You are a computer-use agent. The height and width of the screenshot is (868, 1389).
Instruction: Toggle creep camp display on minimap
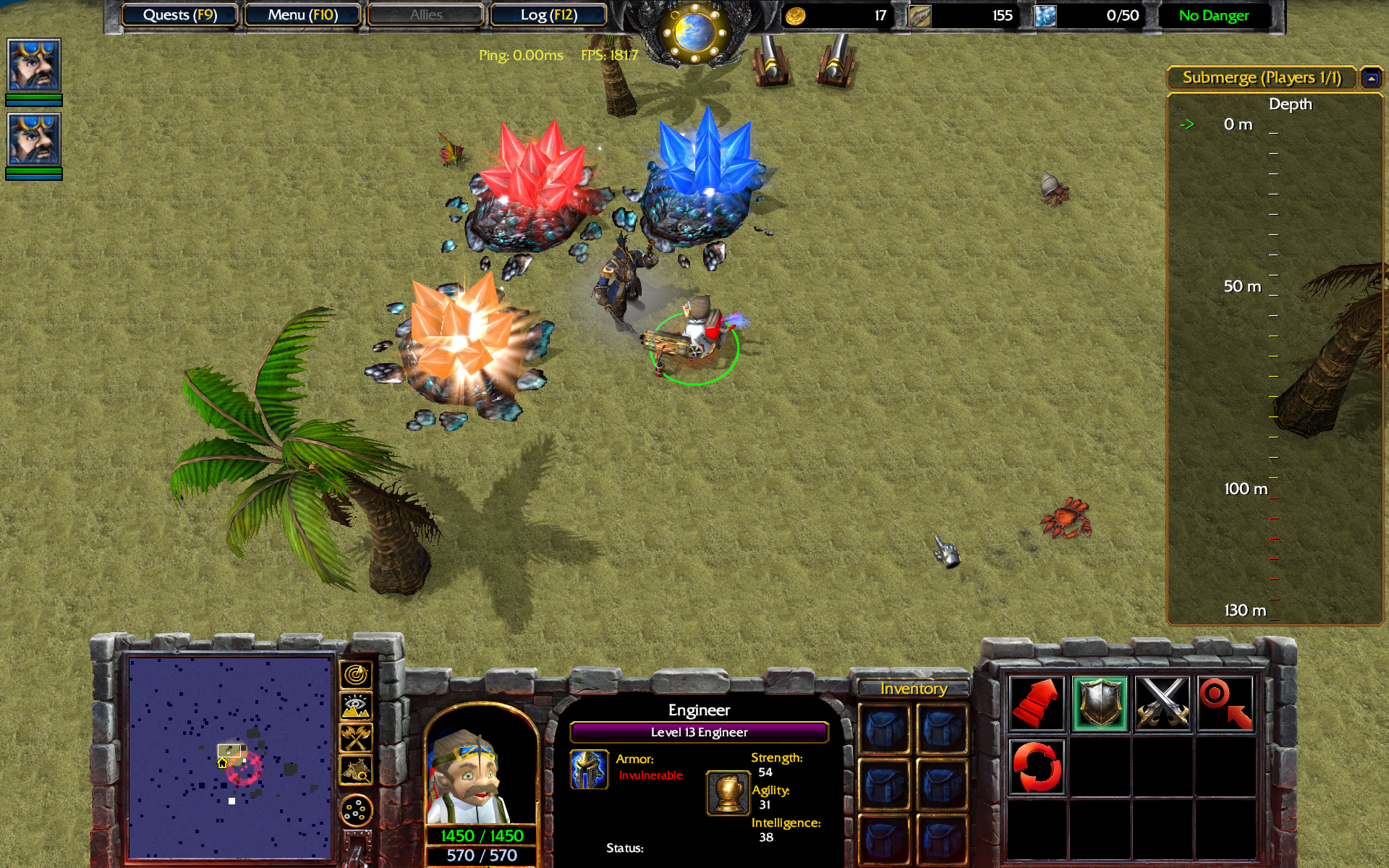(x=356, y=770)
